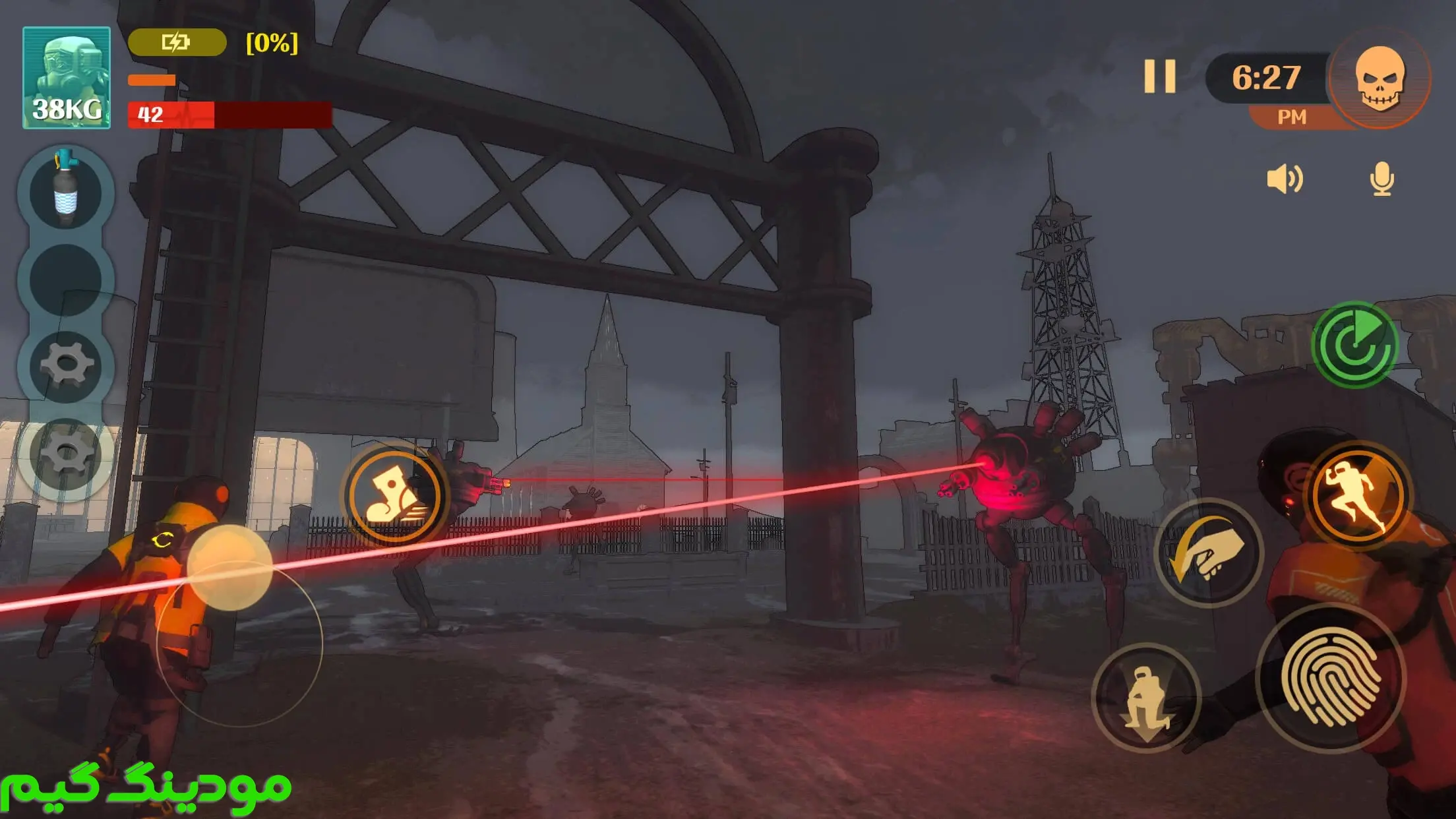Activate the green radar scanner

tap(1356, 344)
